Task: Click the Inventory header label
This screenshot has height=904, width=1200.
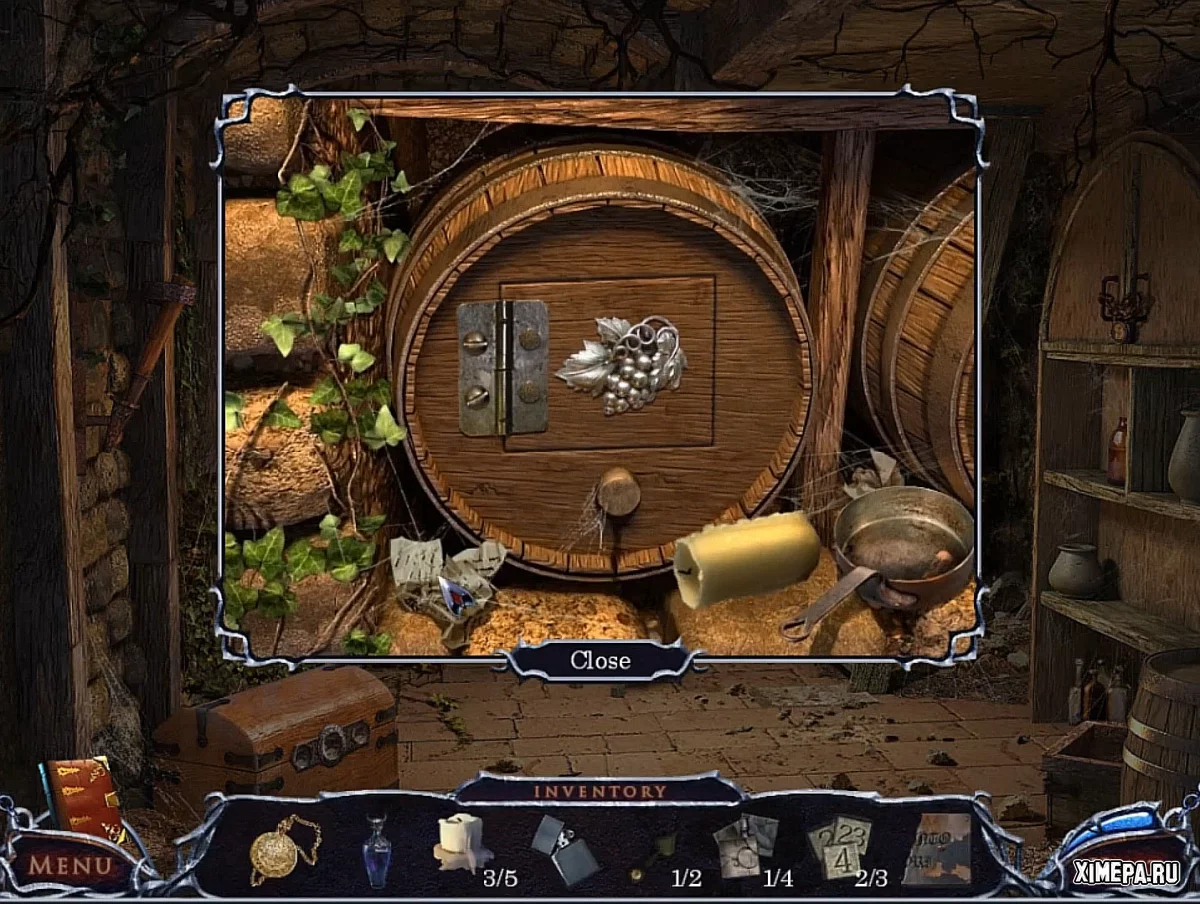Action: [600, 791]
